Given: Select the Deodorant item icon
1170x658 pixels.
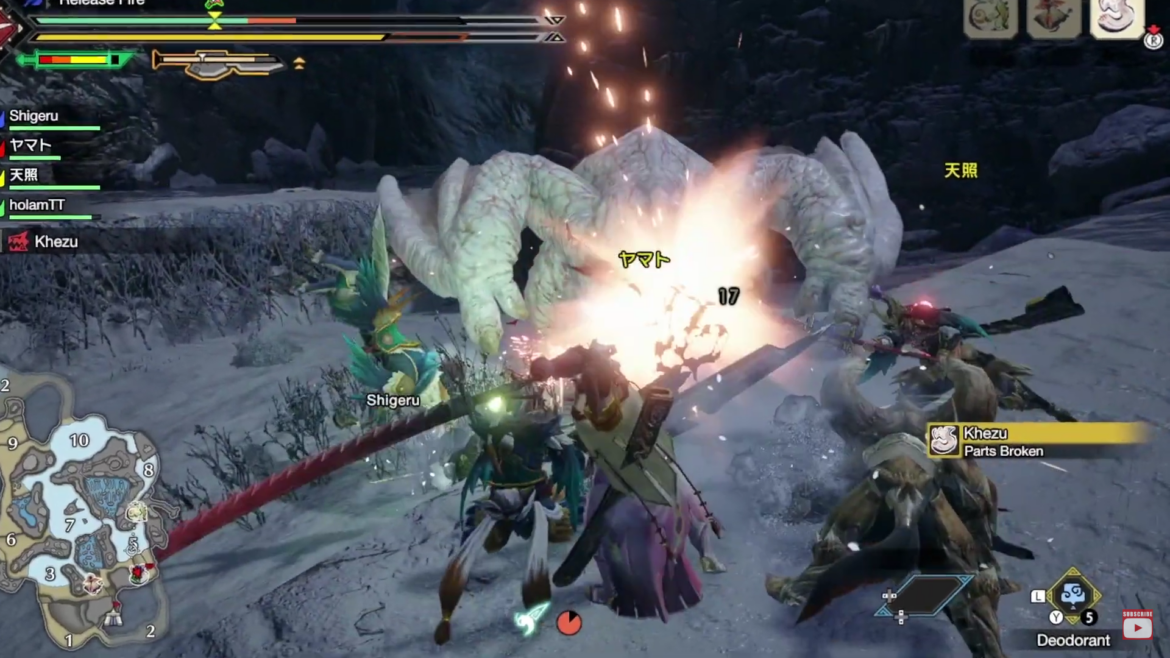Looking at the screenshot, I should (x=1074, y=596).
